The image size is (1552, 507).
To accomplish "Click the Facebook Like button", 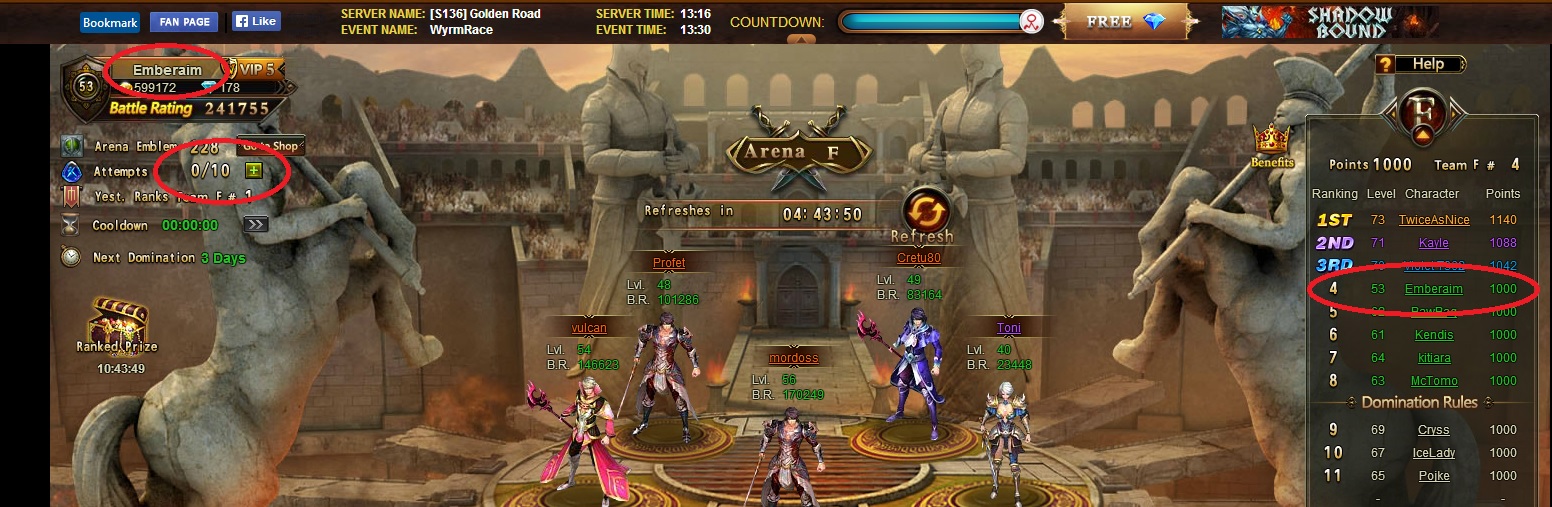I will click(x=256, y=21).
